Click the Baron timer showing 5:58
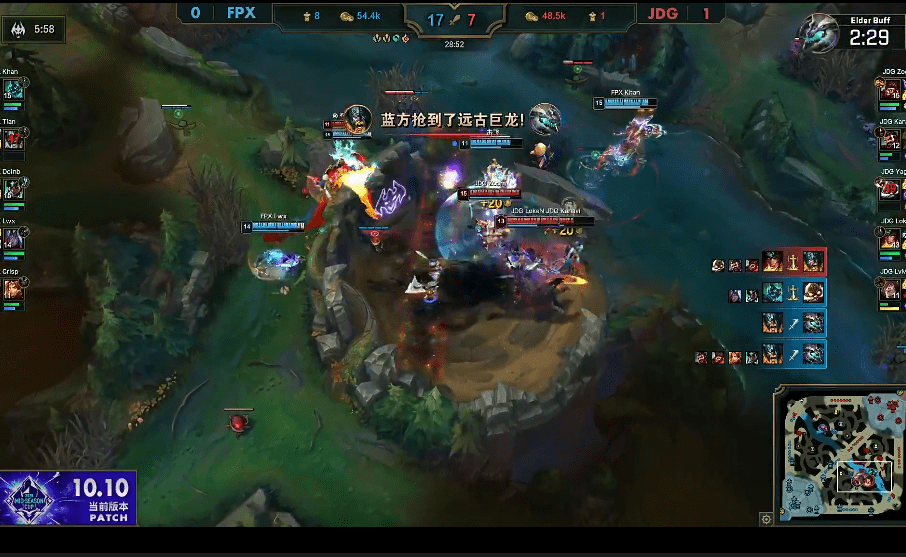906x557 pixels. [33, 30]
